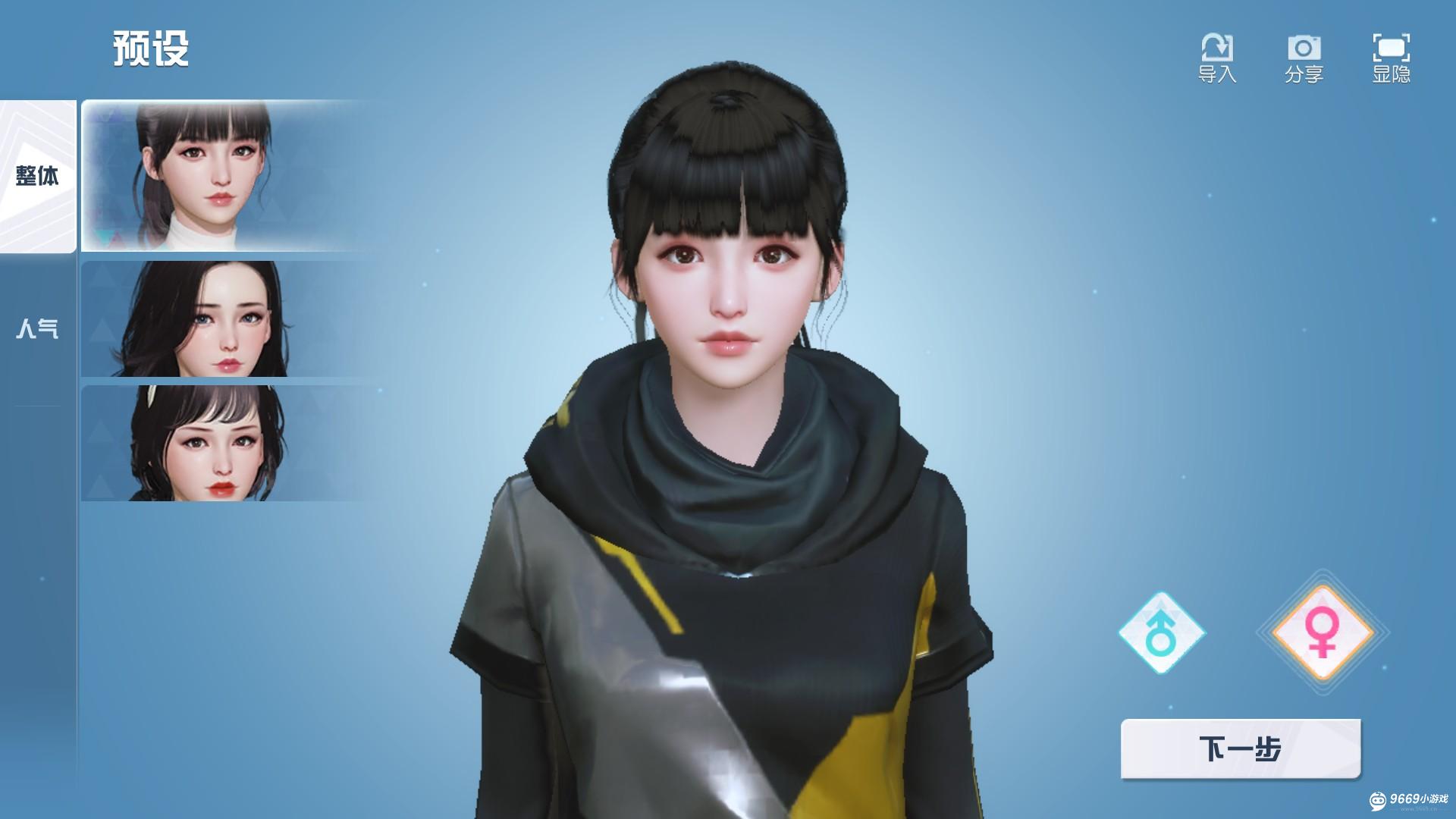Pick the red-lipped bangs preset
The image size is (1456, 819).
click(x=224, y=444)
